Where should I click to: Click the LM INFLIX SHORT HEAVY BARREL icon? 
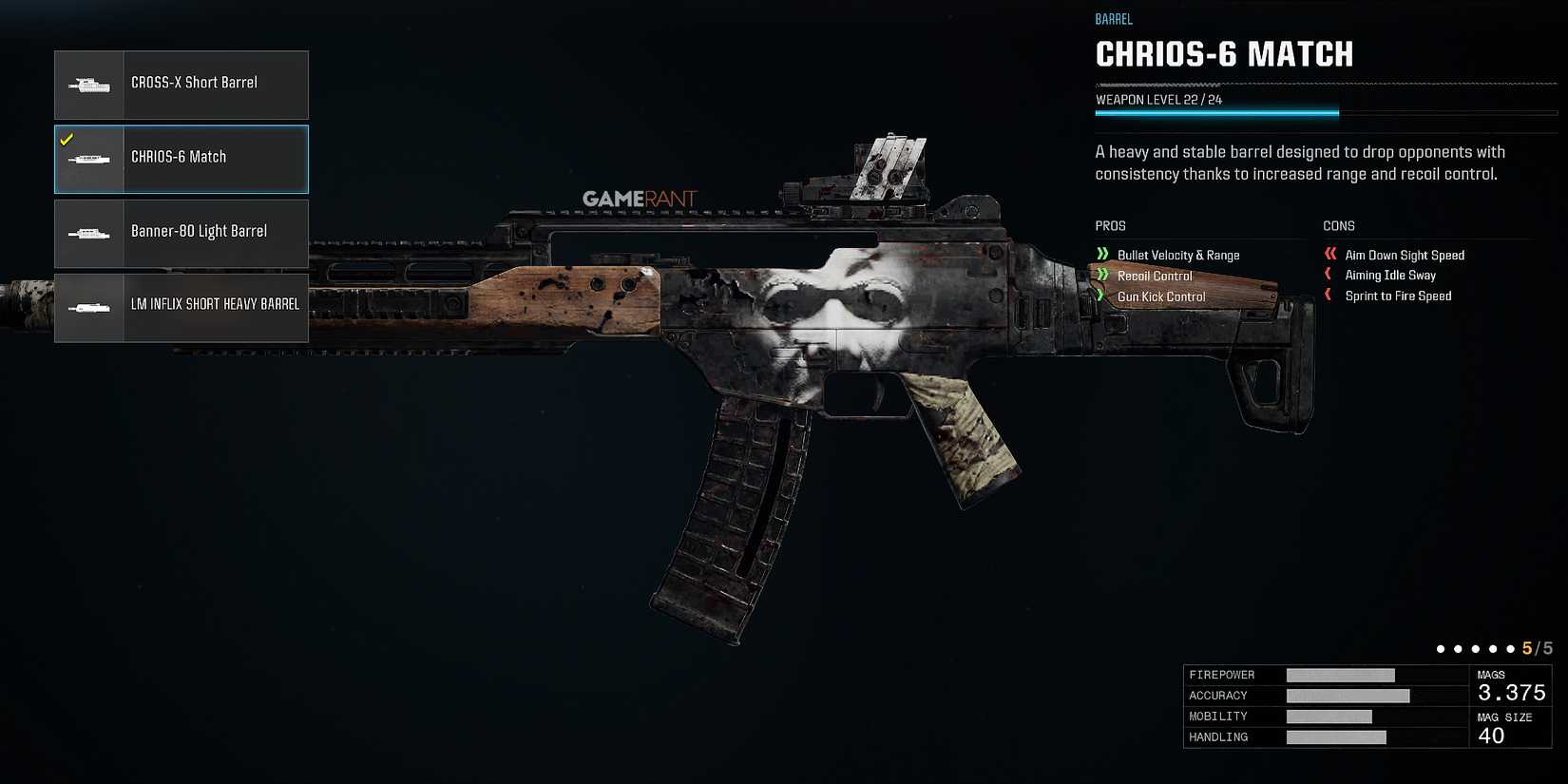pos(89,307)
